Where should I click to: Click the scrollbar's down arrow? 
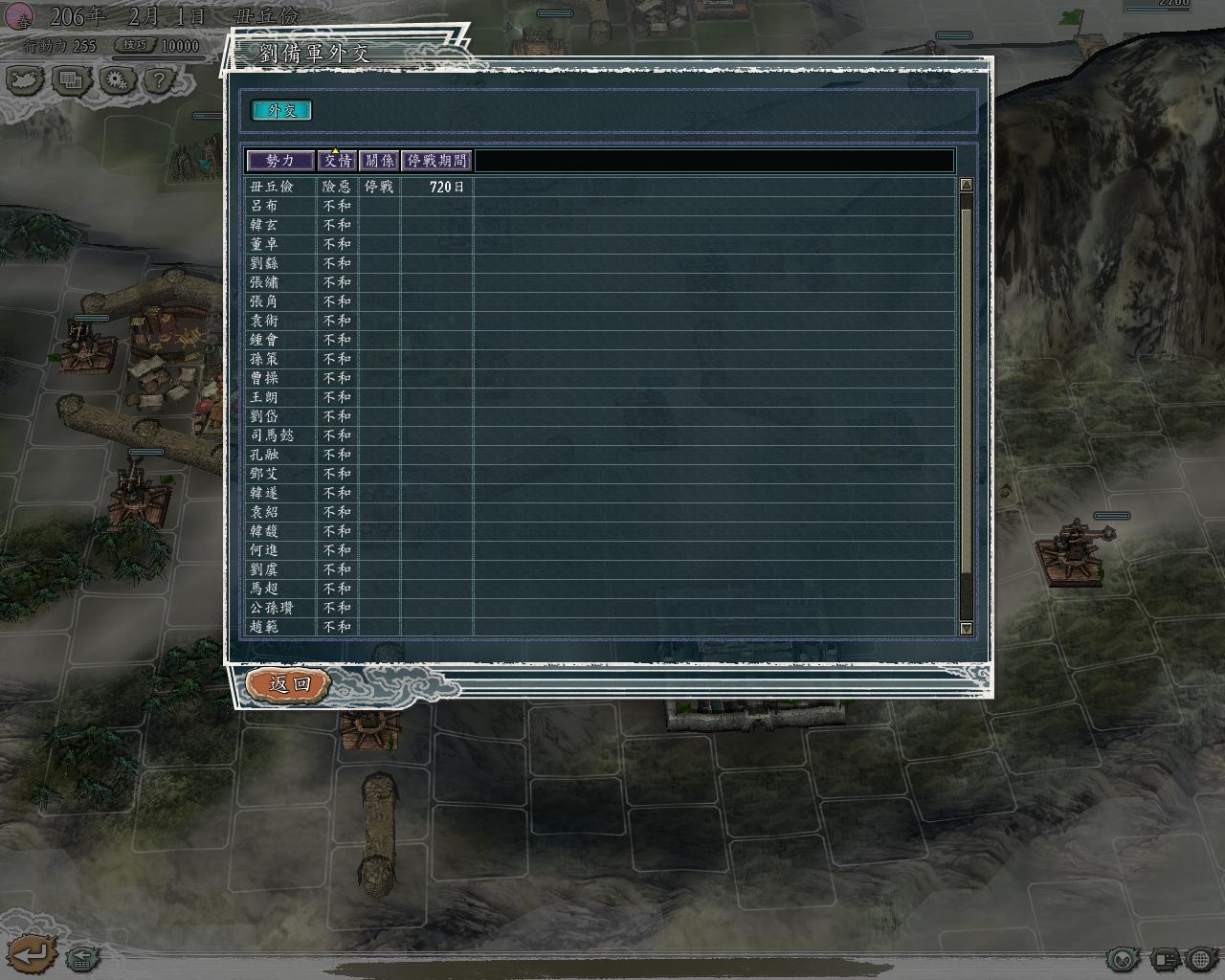(966, 629)
